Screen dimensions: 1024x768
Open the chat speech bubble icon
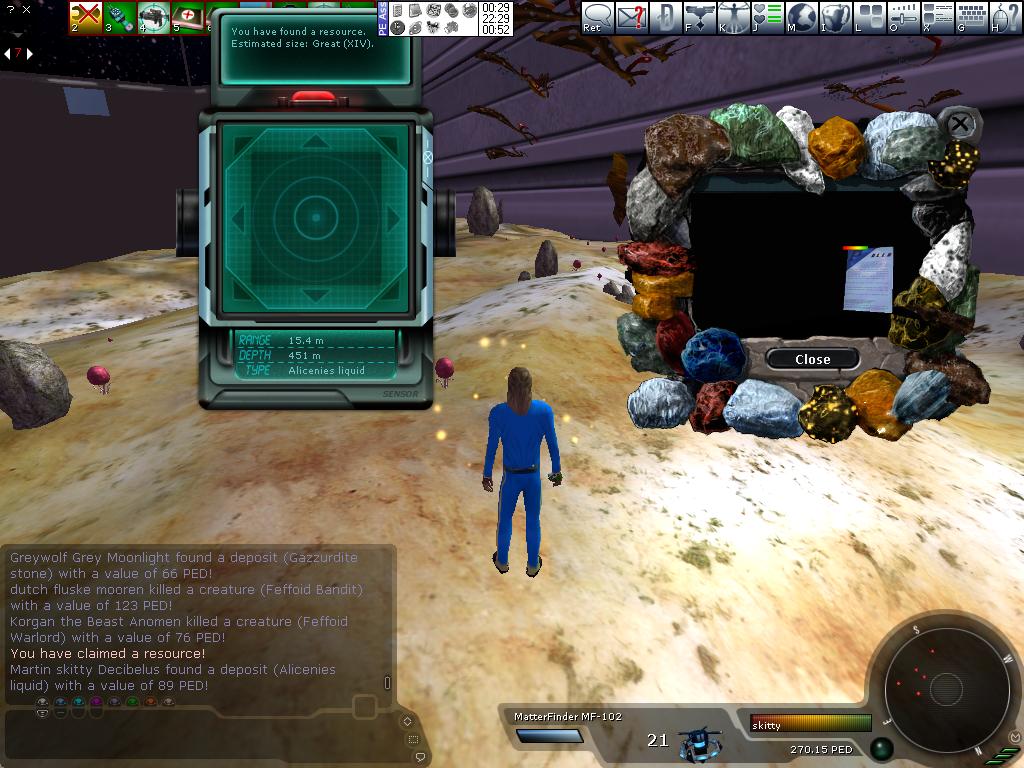point(598,17)
